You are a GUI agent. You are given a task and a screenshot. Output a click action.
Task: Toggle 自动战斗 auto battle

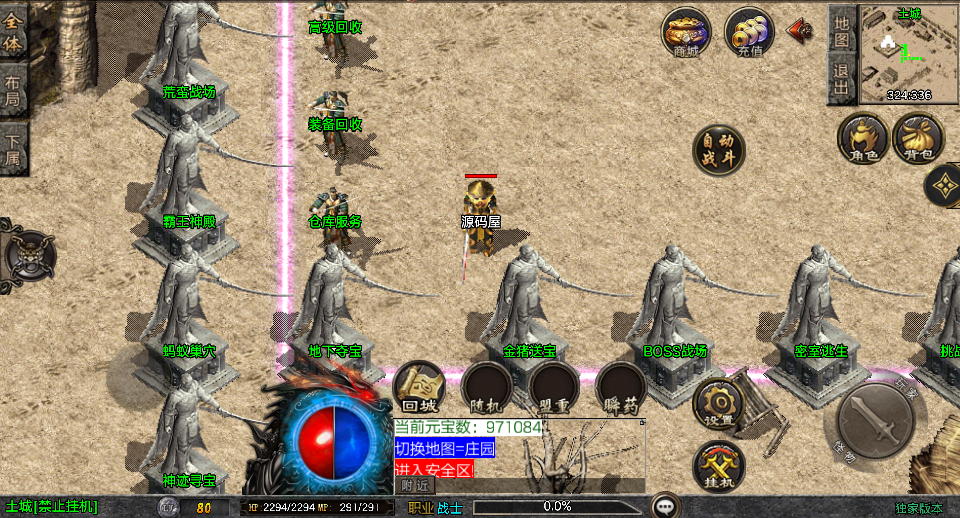coord(720,150)
